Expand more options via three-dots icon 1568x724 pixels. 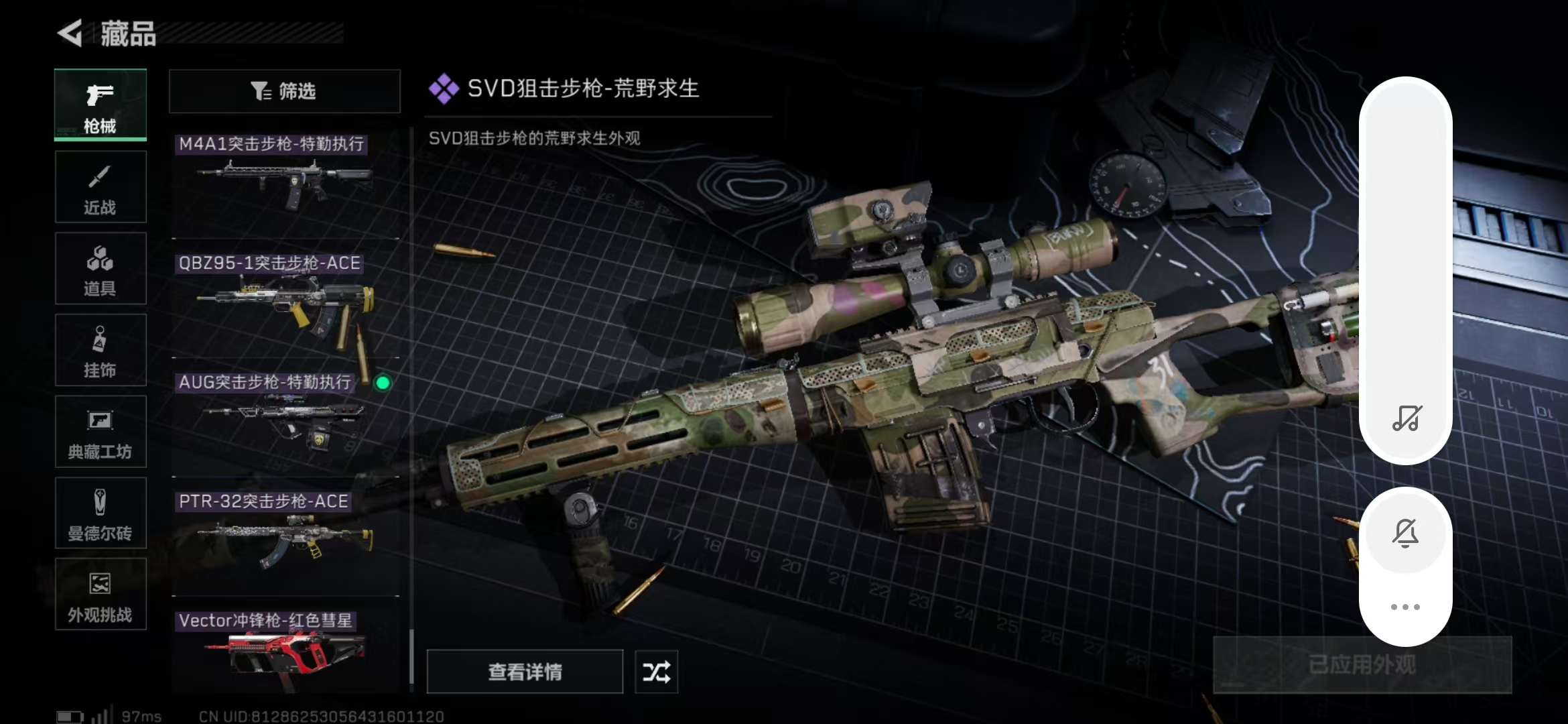[x=1407, y=605]
